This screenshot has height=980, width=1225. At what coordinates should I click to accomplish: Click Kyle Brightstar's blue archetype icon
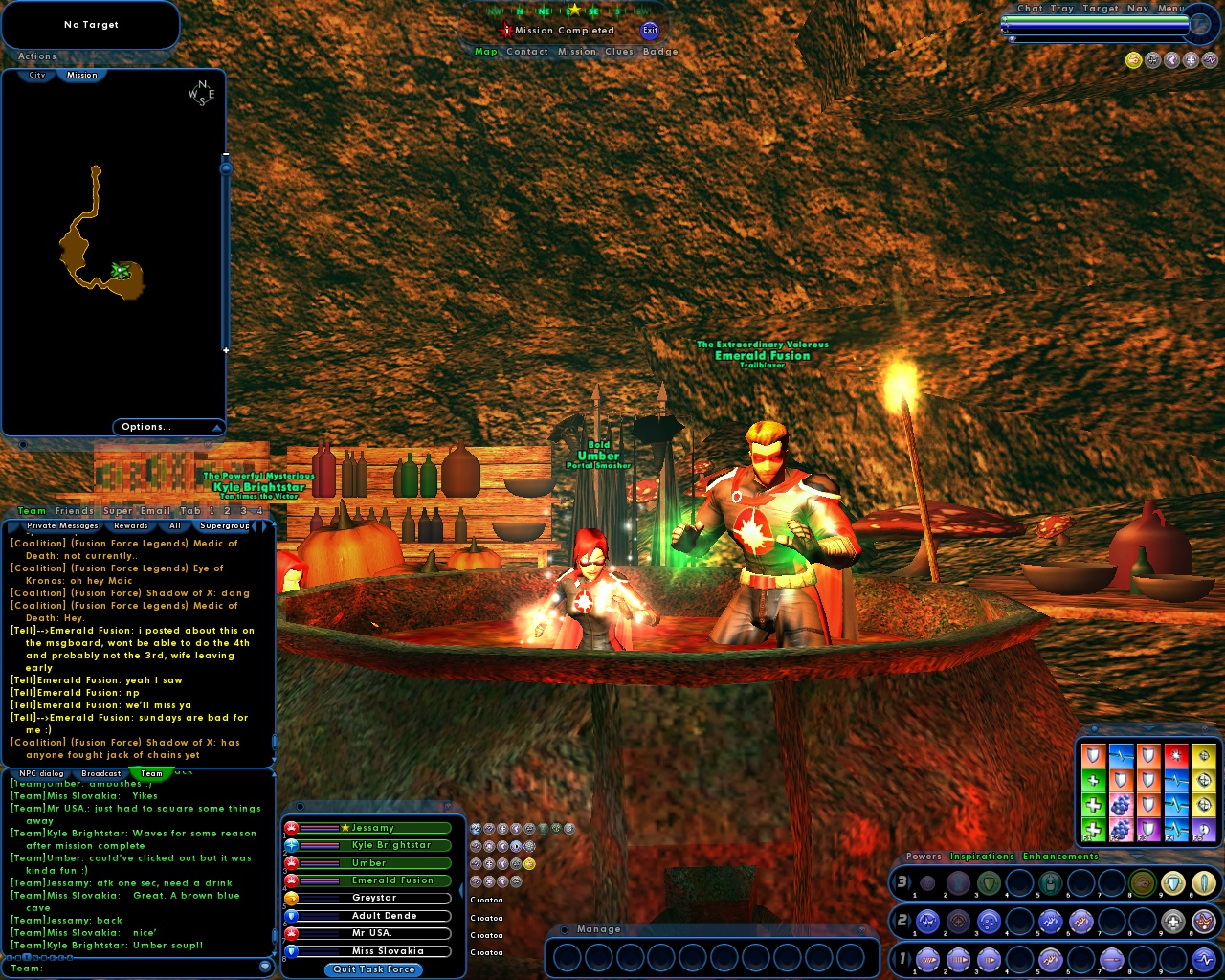click(x=291, y=846)
